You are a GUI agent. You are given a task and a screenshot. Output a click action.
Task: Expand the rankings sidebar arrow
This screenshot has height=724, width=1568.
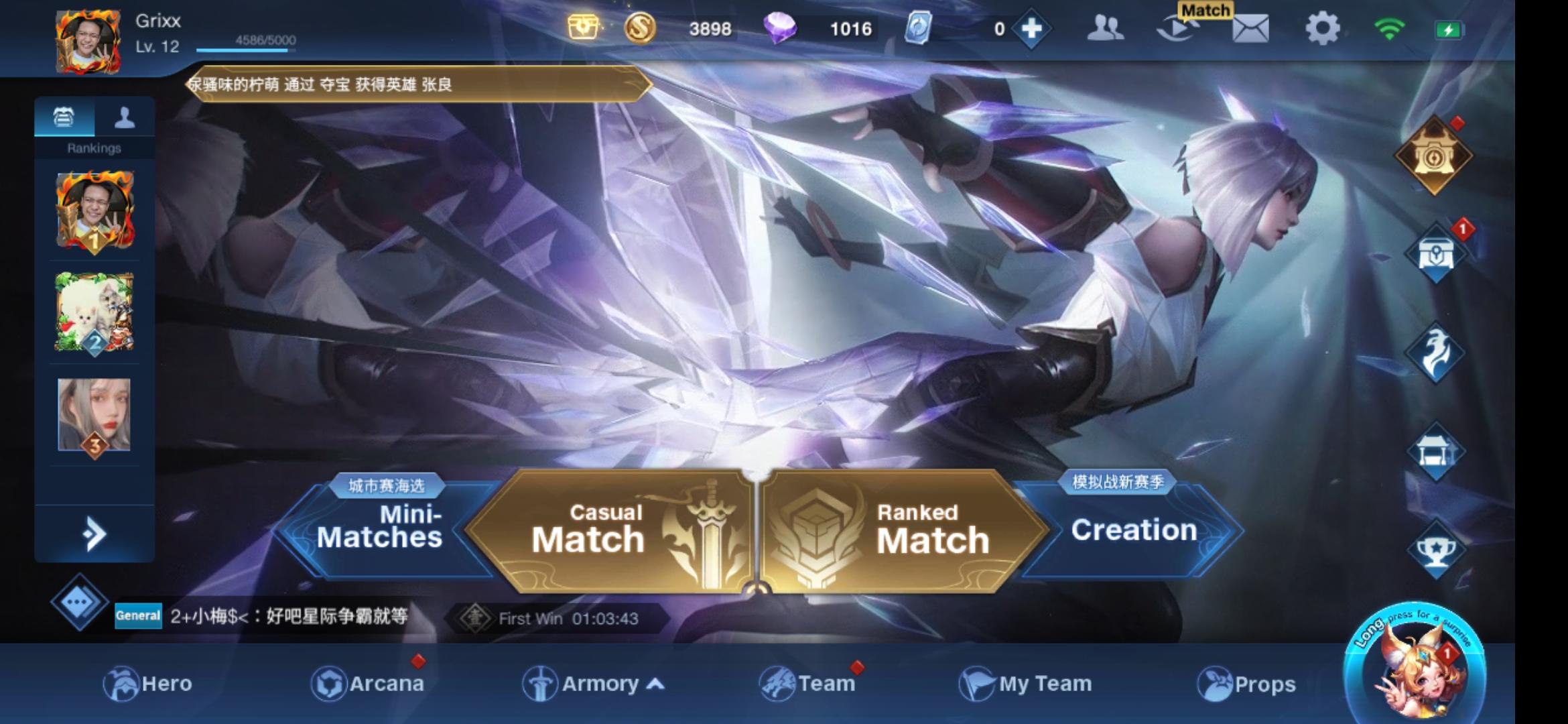[x=94, y=533]
